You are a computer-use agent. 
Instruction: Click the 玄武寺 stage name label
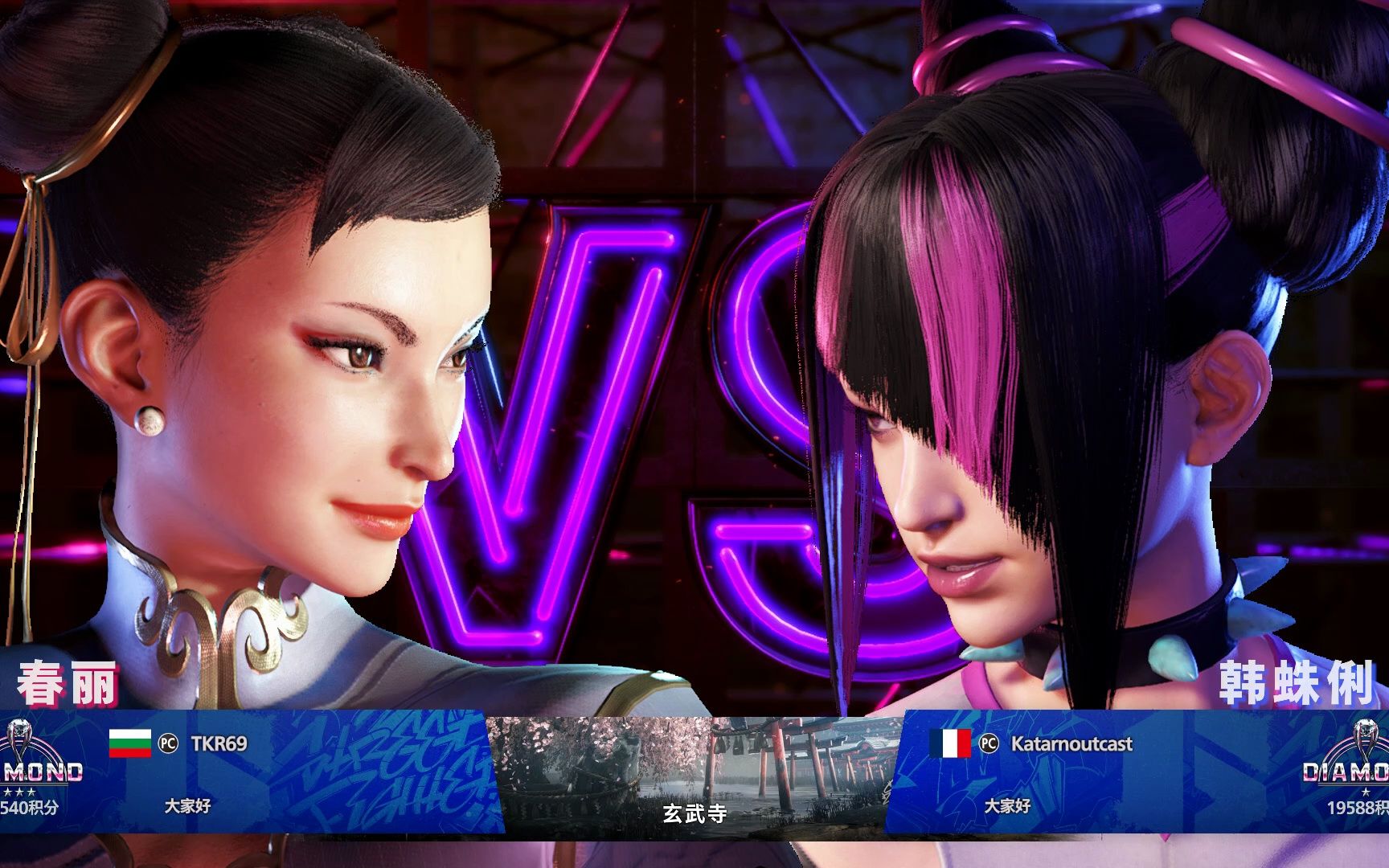click(x=694, y=813)
